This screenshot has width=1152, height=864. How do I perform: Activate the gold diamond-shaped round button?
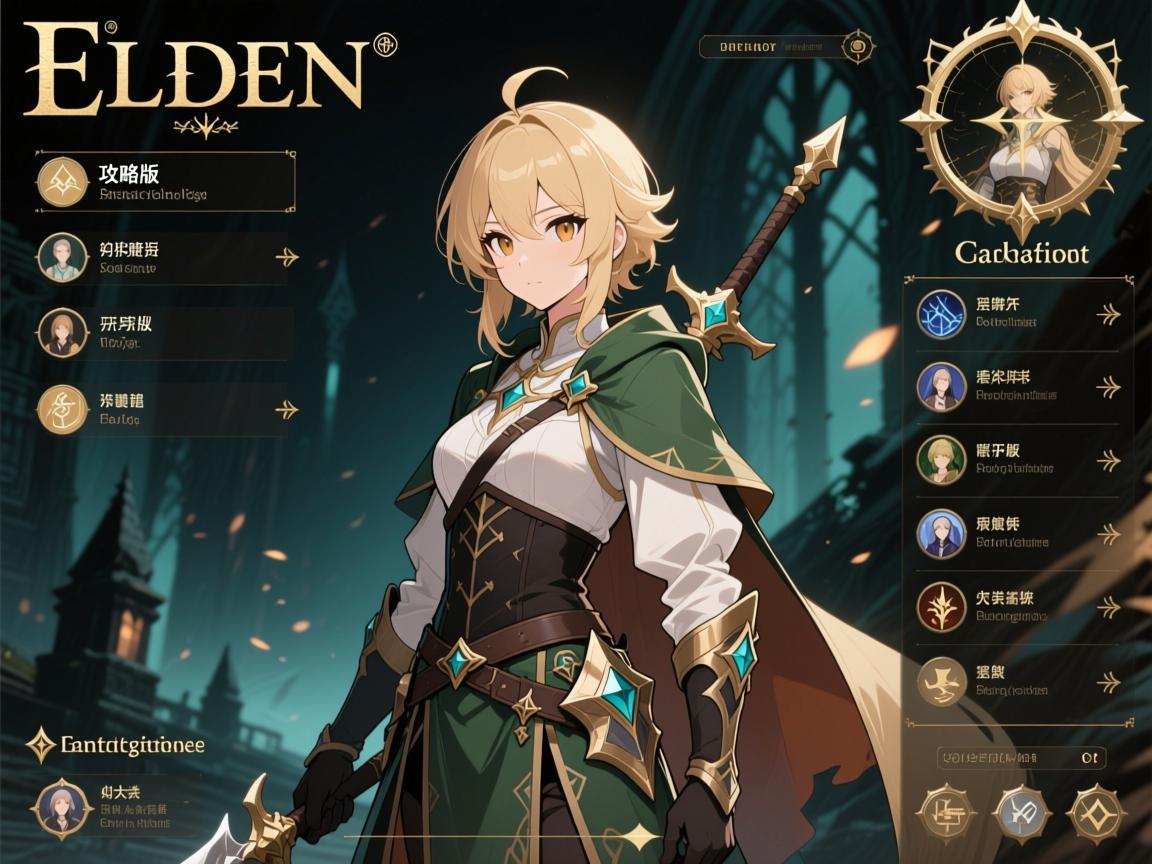click(1097, 810)
